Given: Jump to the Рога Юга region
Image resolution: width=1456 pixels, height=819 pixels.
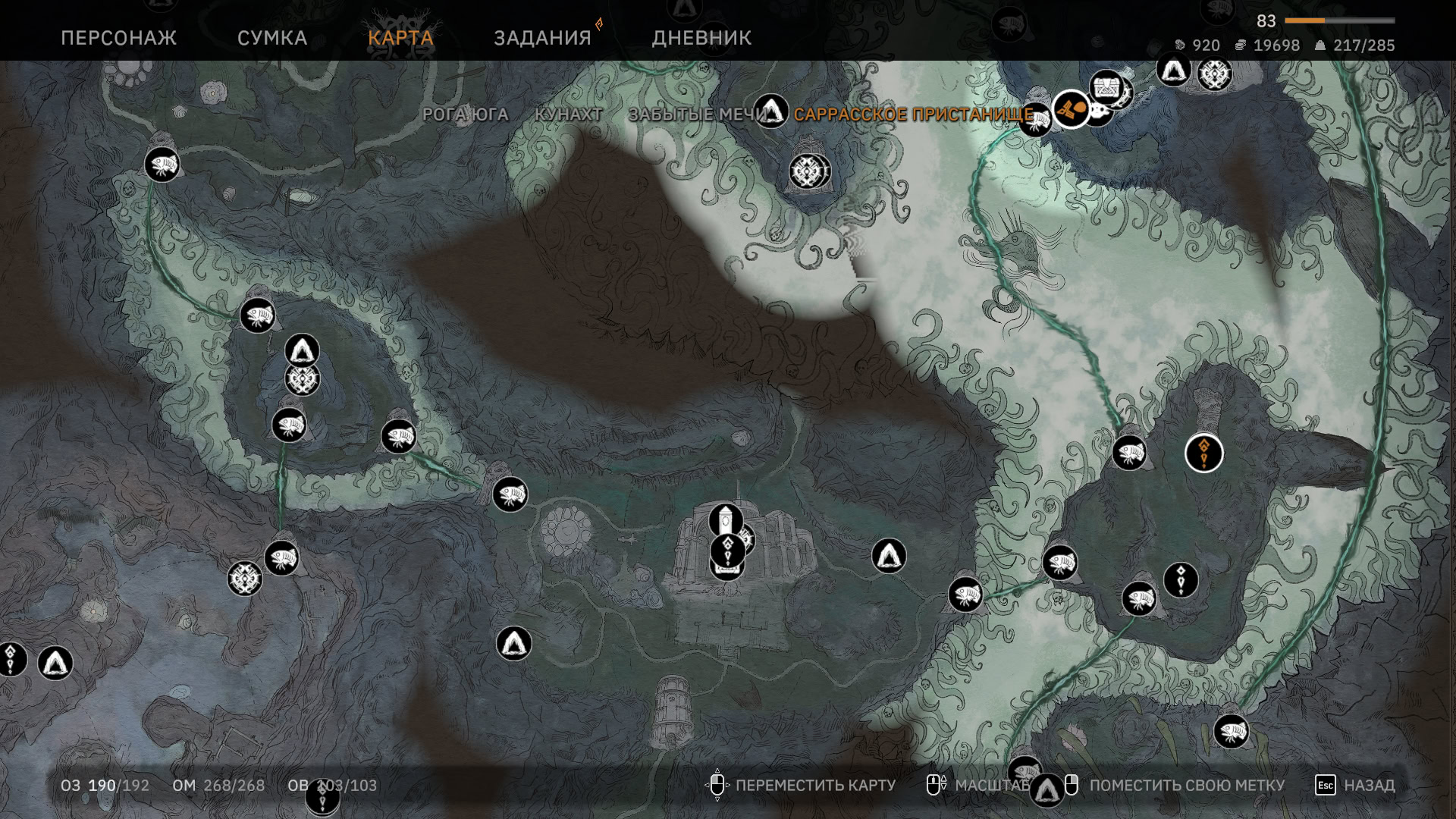Looking at the screenshot, I should (x=465, y=115).
